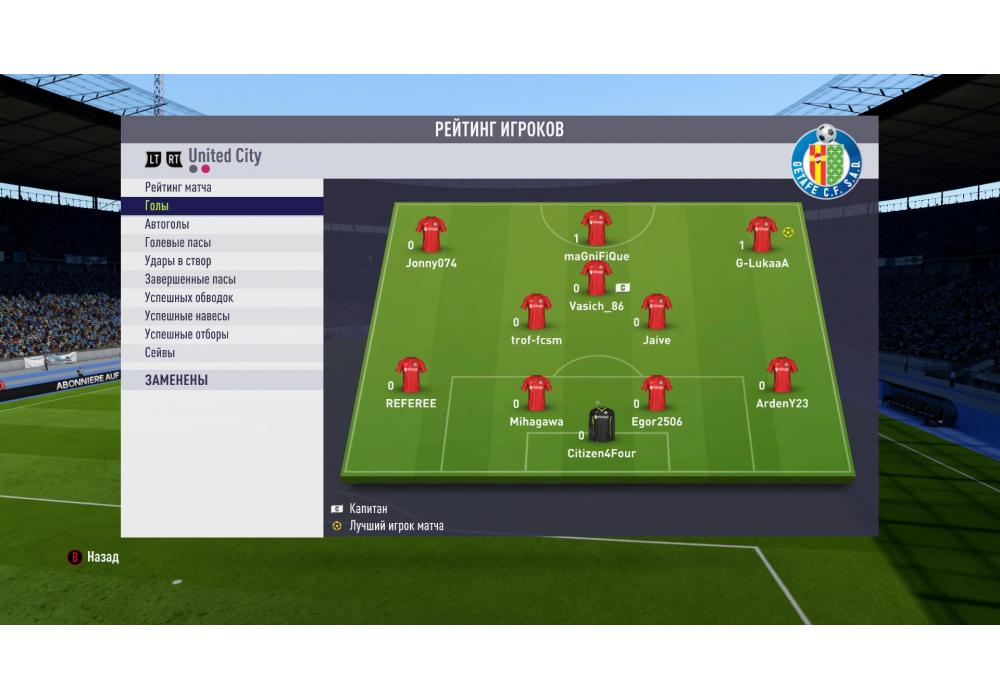Select the player named REFEREE
Image resolution: width=1000 pixels, height=700 pixels.
point(411,376)
